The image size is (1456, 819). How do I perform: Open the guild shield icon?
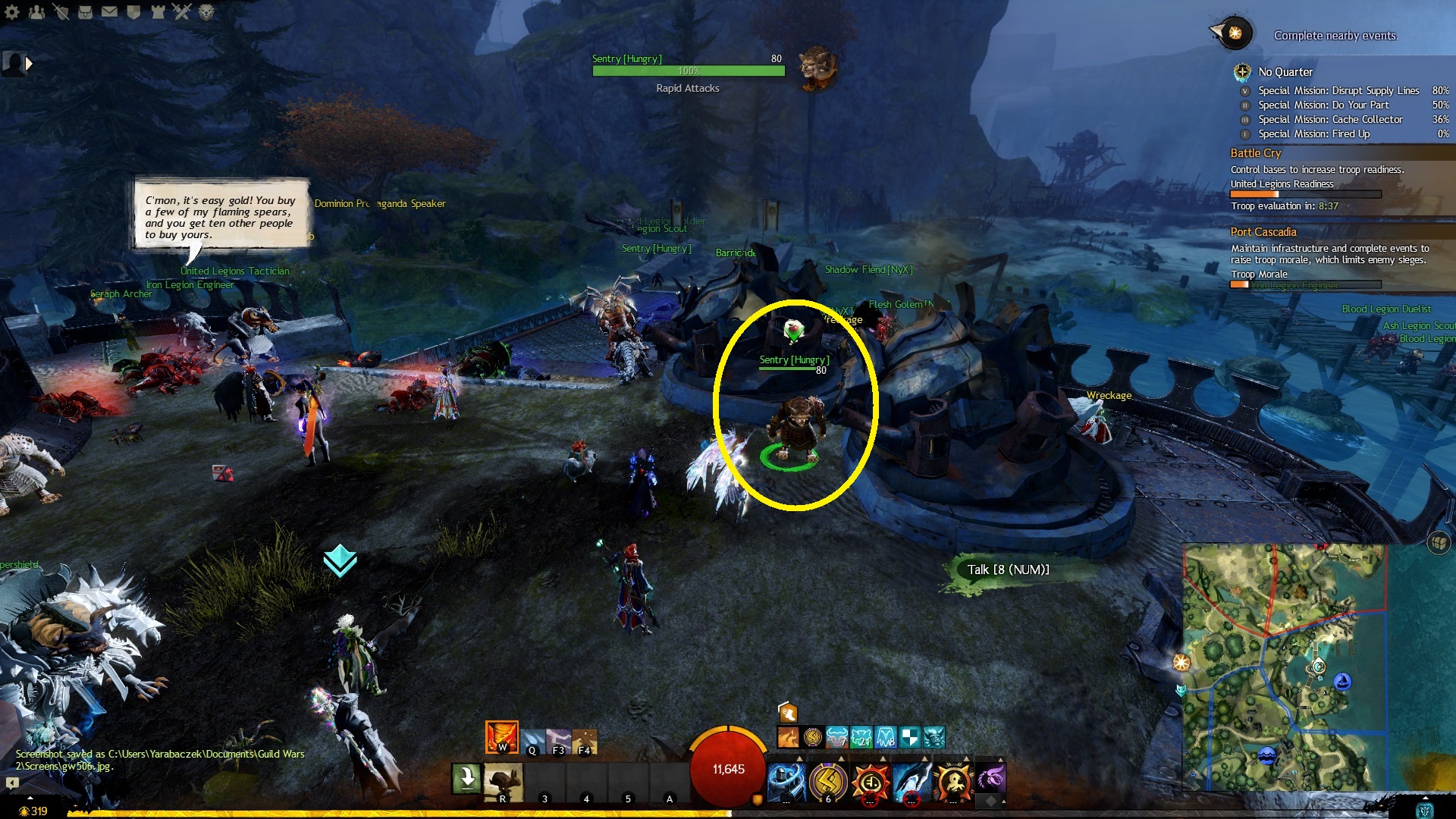pyautogui.click(x=133, y=11)
